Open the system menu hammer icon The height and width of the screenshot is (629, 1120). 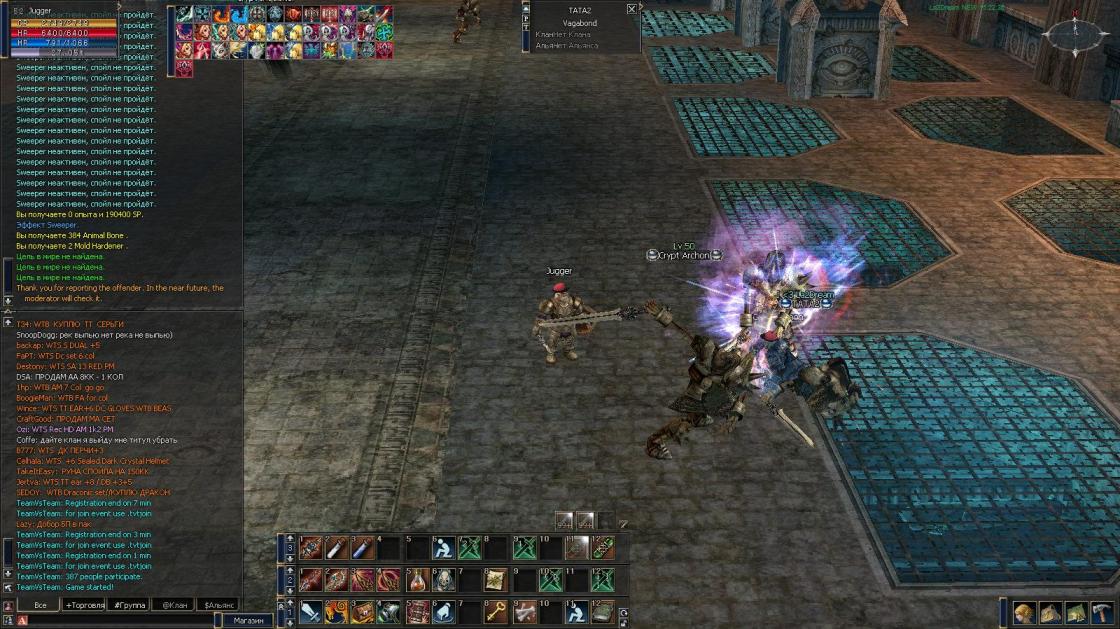1102,612
